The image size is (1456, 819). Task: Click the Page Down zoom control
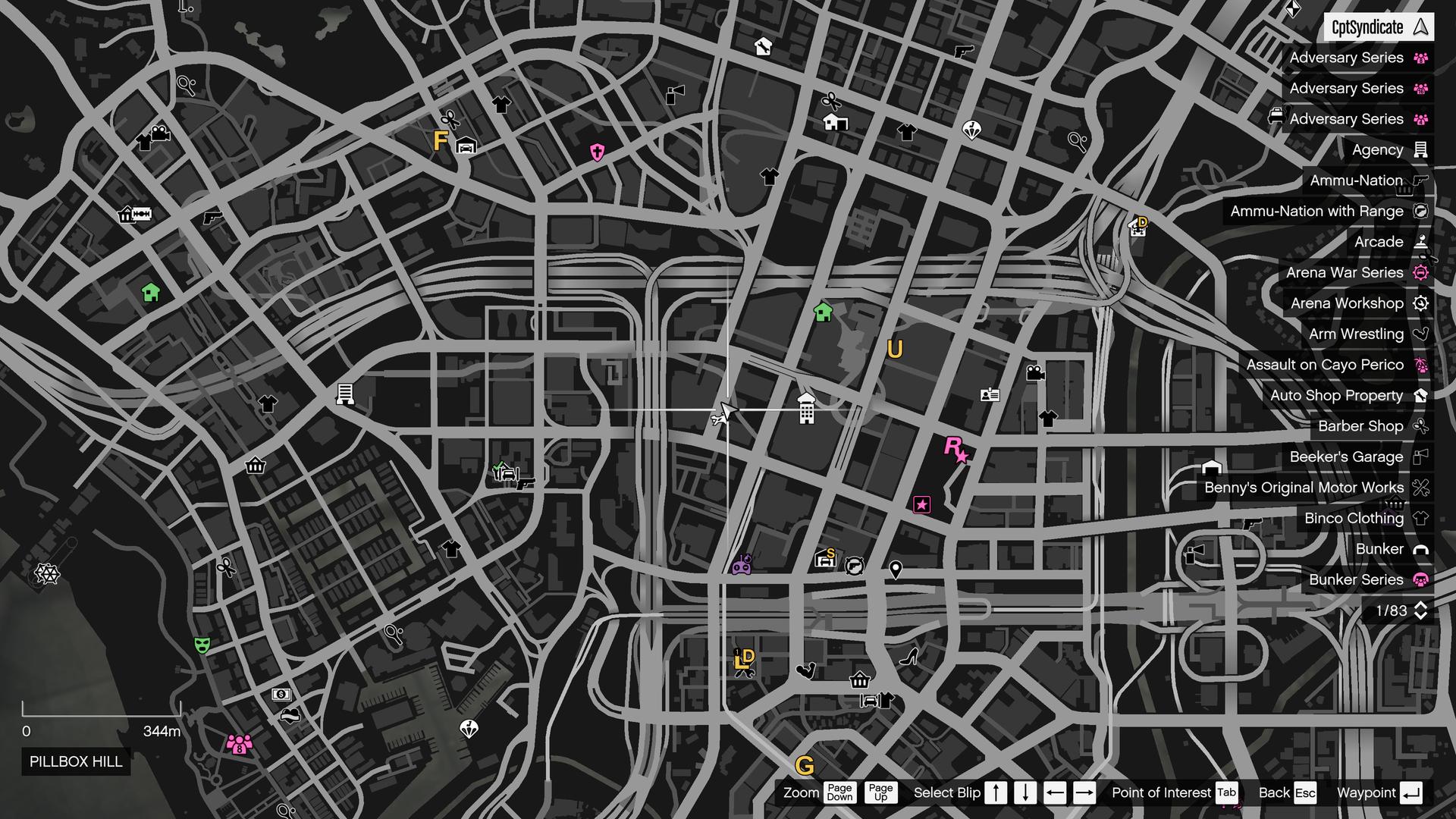click(x=839, y=792)
